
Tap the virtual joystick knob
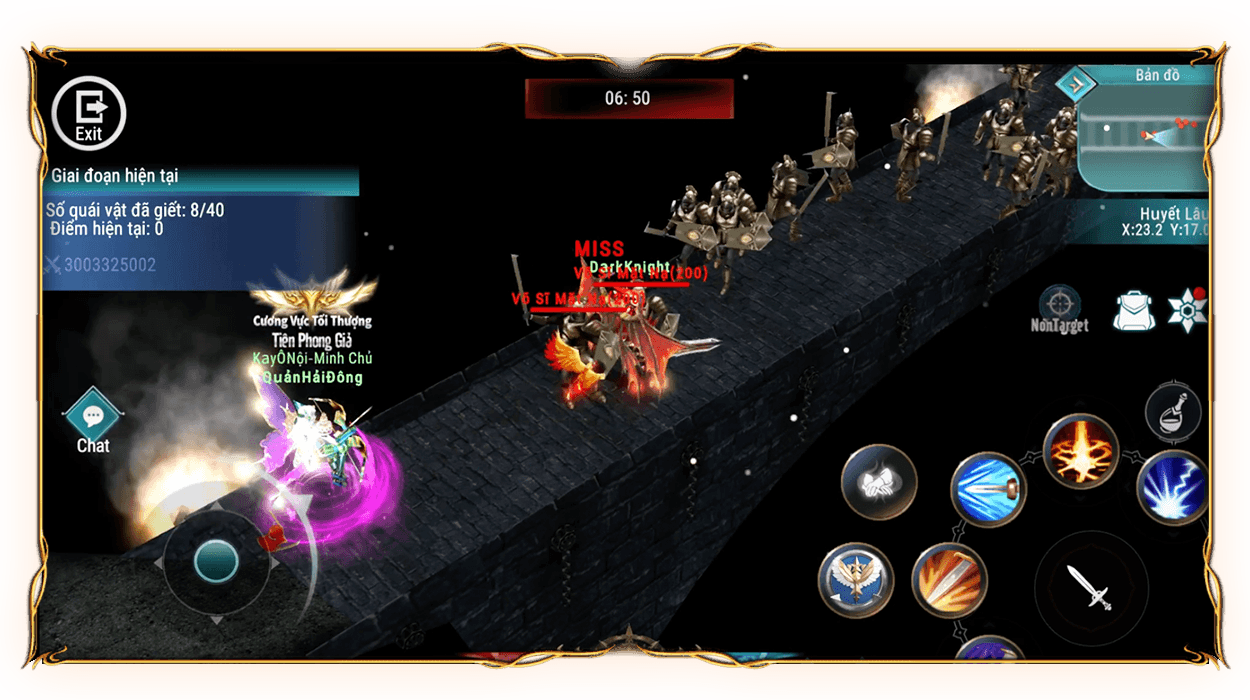(215, 561)
